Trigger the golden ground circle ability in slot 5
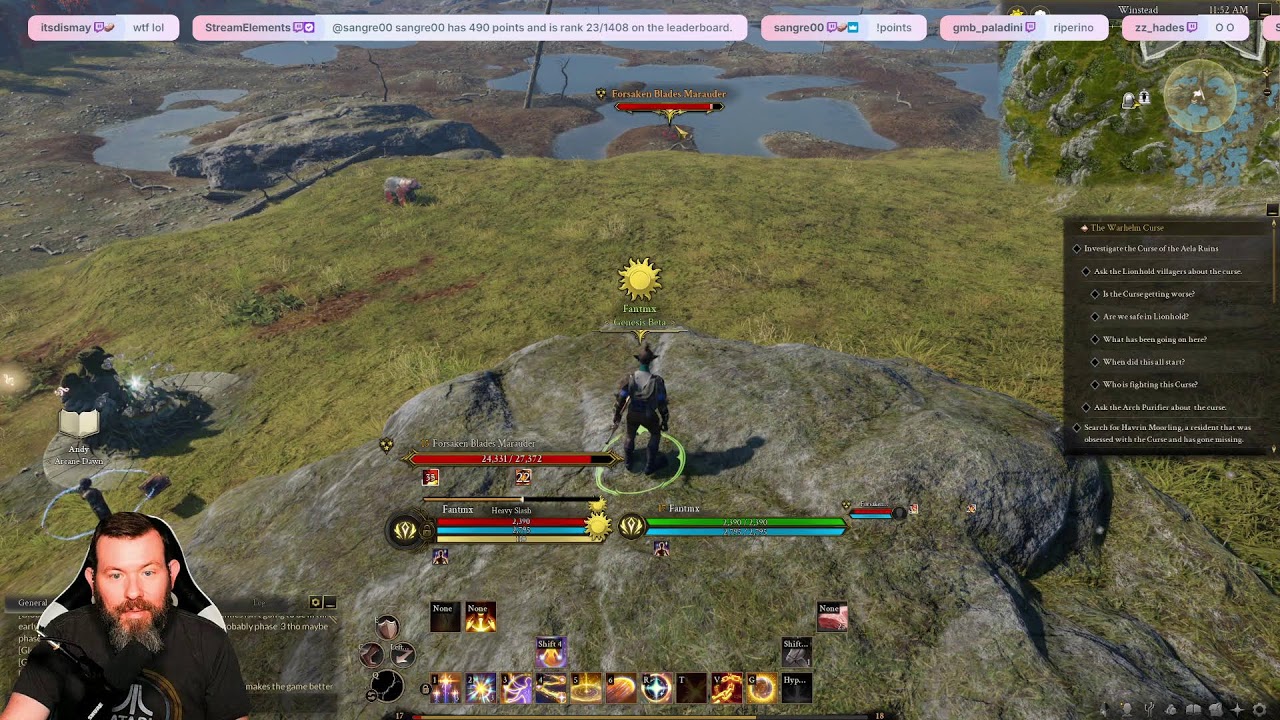Screen dimensions: 1280x720 pyautogui.click(x=586, y=688)
